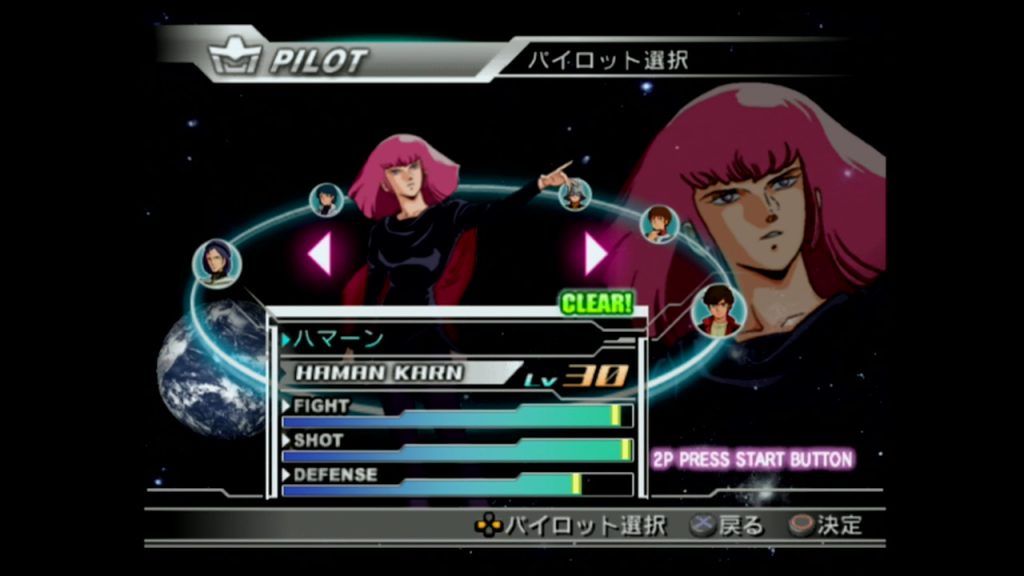Choose the brown-haired pilot in white uniform
The width and height of the screenshot is (1024, 576).
(658, 223)
